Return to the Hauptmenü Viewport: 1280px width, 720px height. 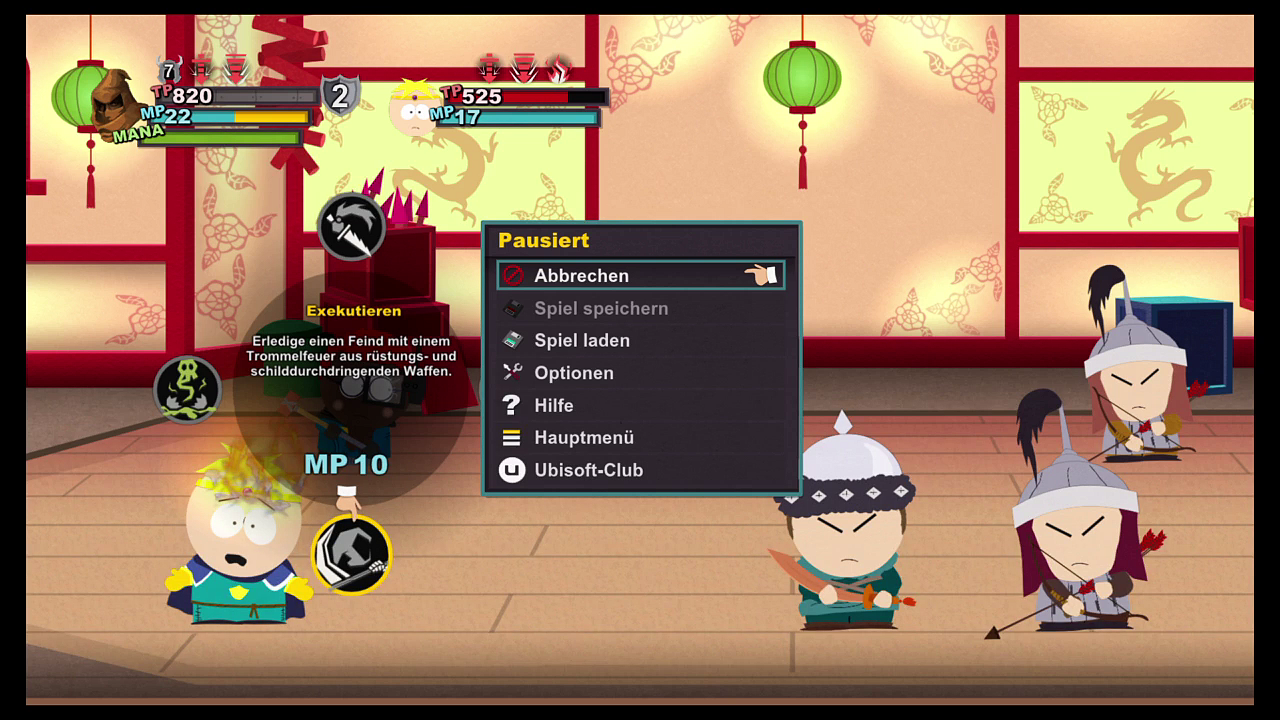pyautogui.click(x=584, y=438)
